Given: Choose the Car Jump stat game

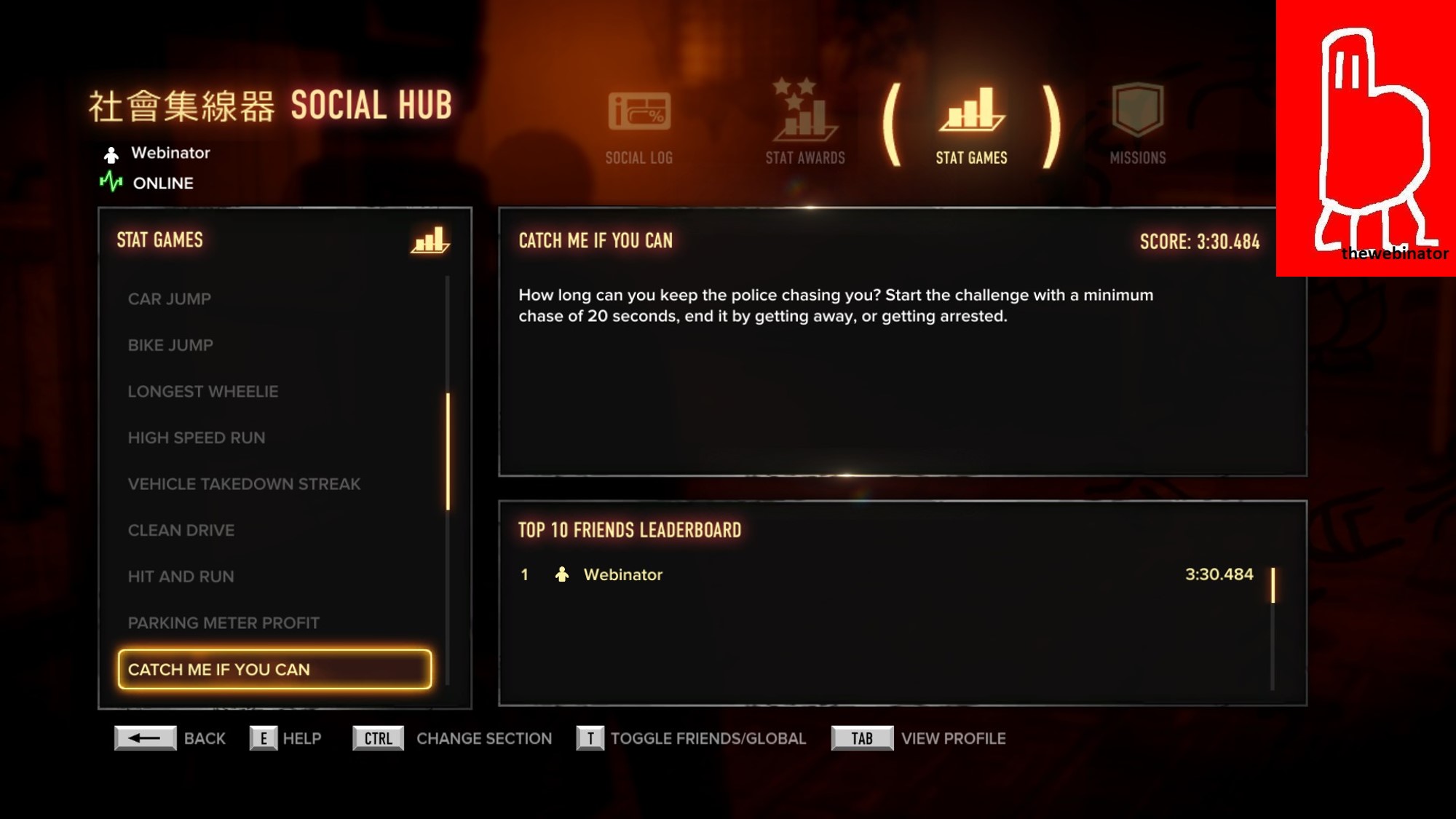Looking at the screenshot, I should point(170,299).
